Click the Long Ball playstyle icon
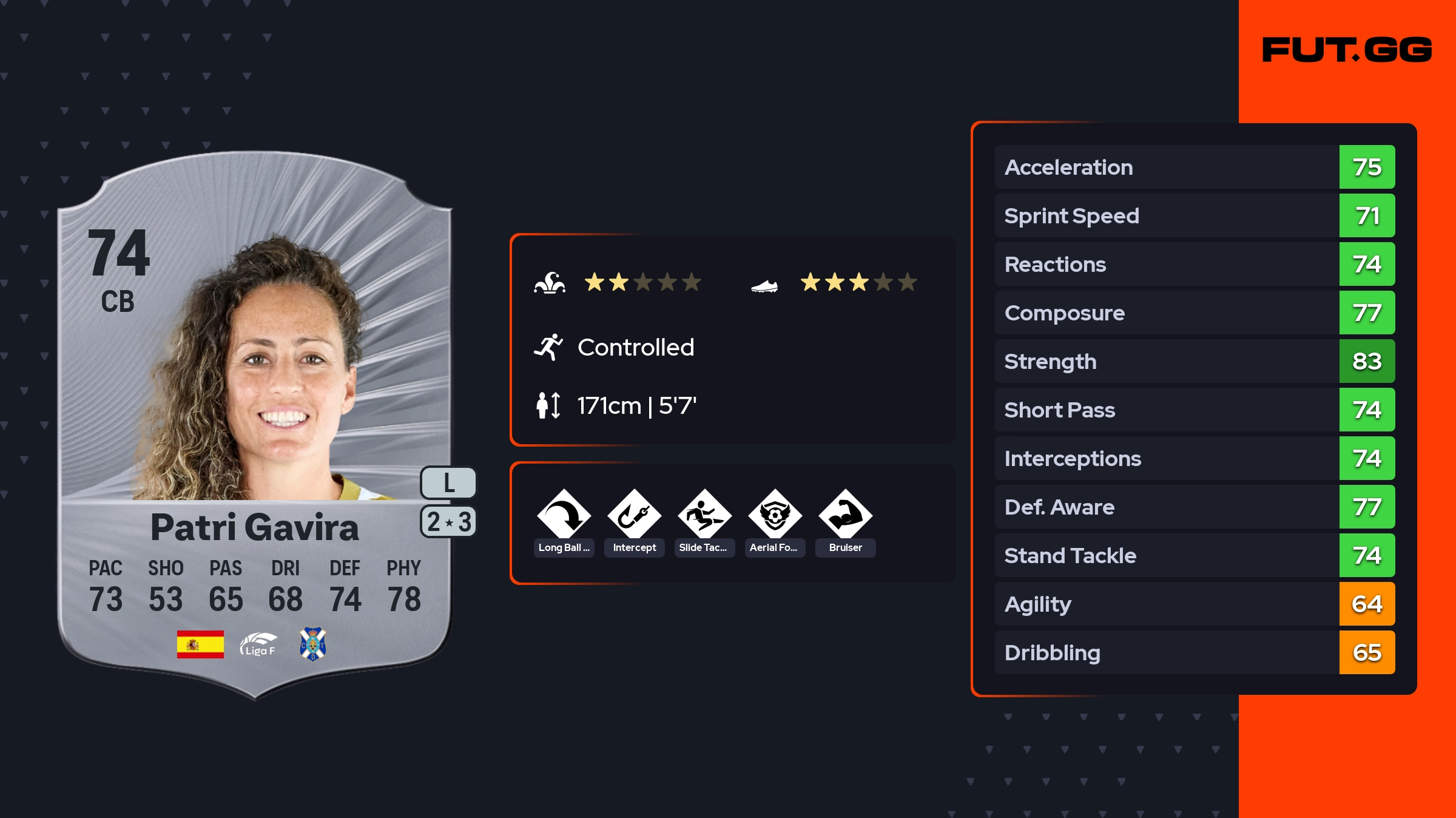Viewport: 1456px width, 818px height. tap(564, 516)
